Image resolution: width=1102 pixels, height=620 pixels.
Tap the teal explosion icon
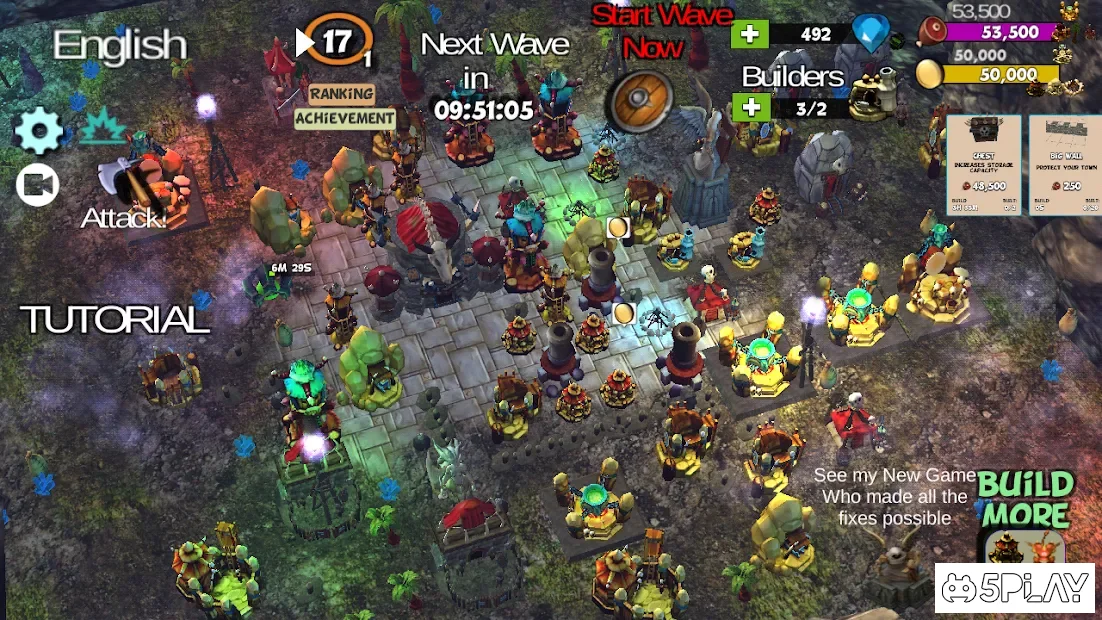[x=102, y=127]
